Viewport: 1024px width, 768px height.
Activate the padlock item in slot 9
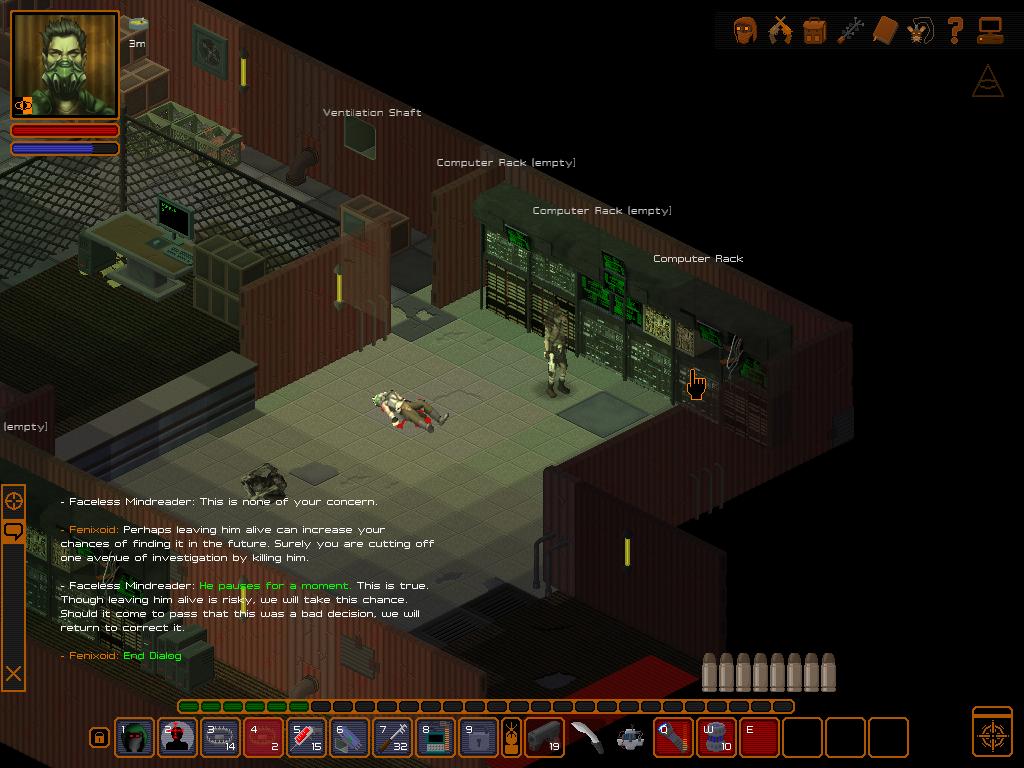point(479,738)
